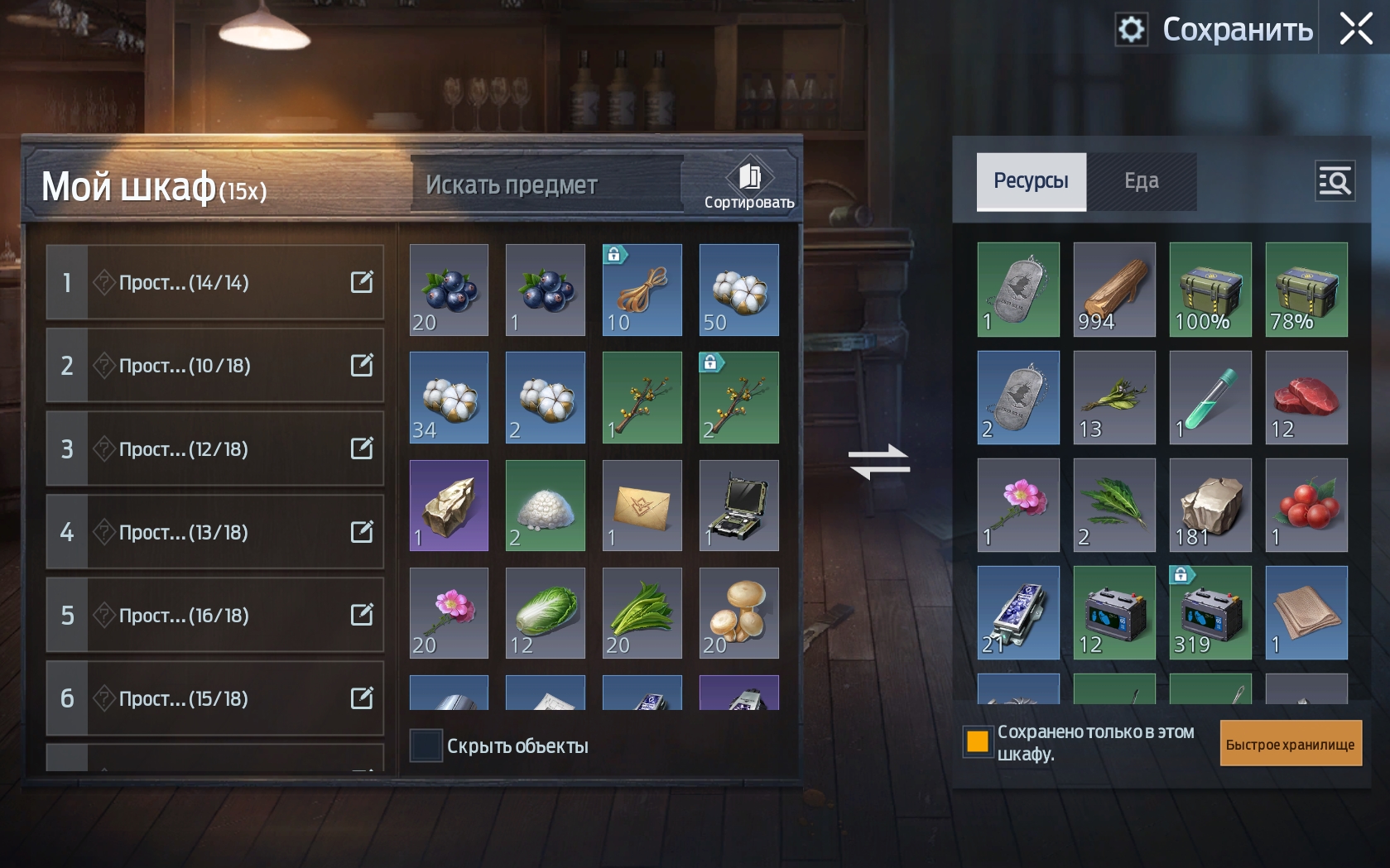Viewport: 1390px width, 868px height.
Task: Select the Ресурсы tab
Action: [x=1031, y=181]
